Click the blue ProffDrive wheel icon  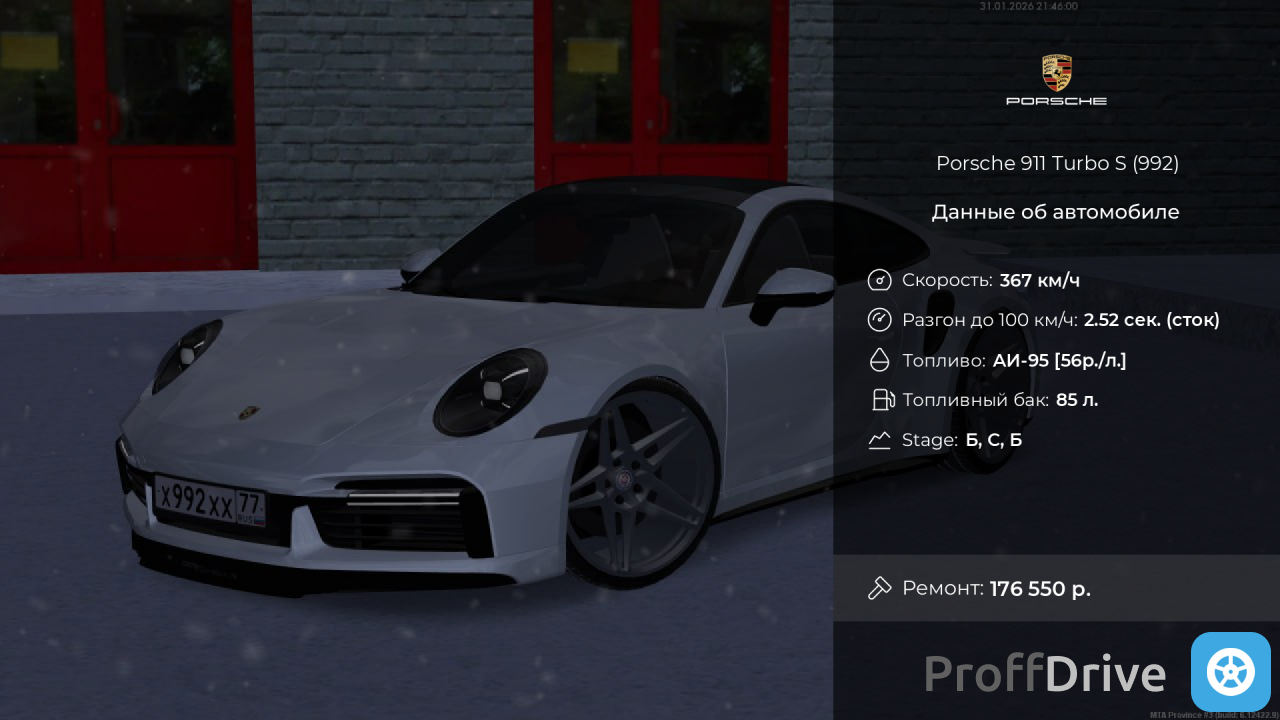coord(1230,672)
